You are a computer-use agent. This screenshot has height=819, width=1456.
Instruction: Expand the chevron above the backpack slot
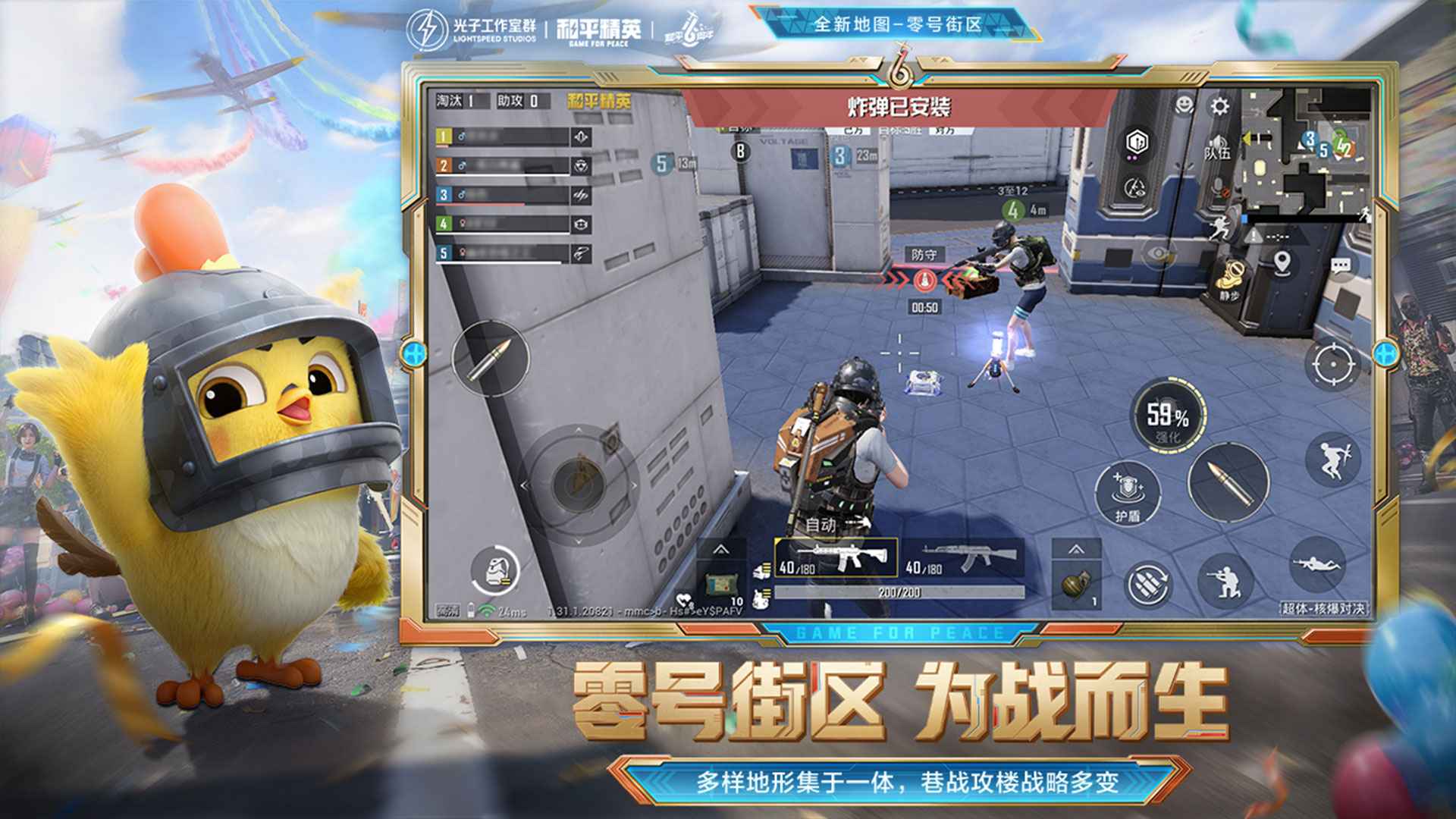click(722, 551)
